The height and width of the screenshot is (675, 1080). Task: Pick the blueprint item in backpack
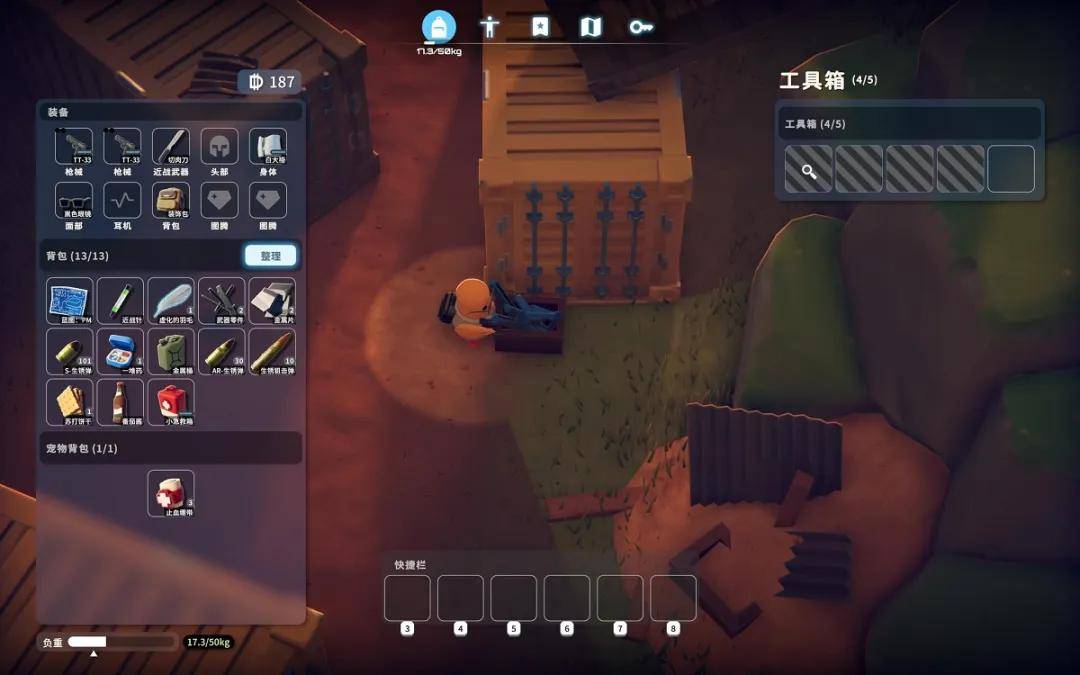point(70,301)
